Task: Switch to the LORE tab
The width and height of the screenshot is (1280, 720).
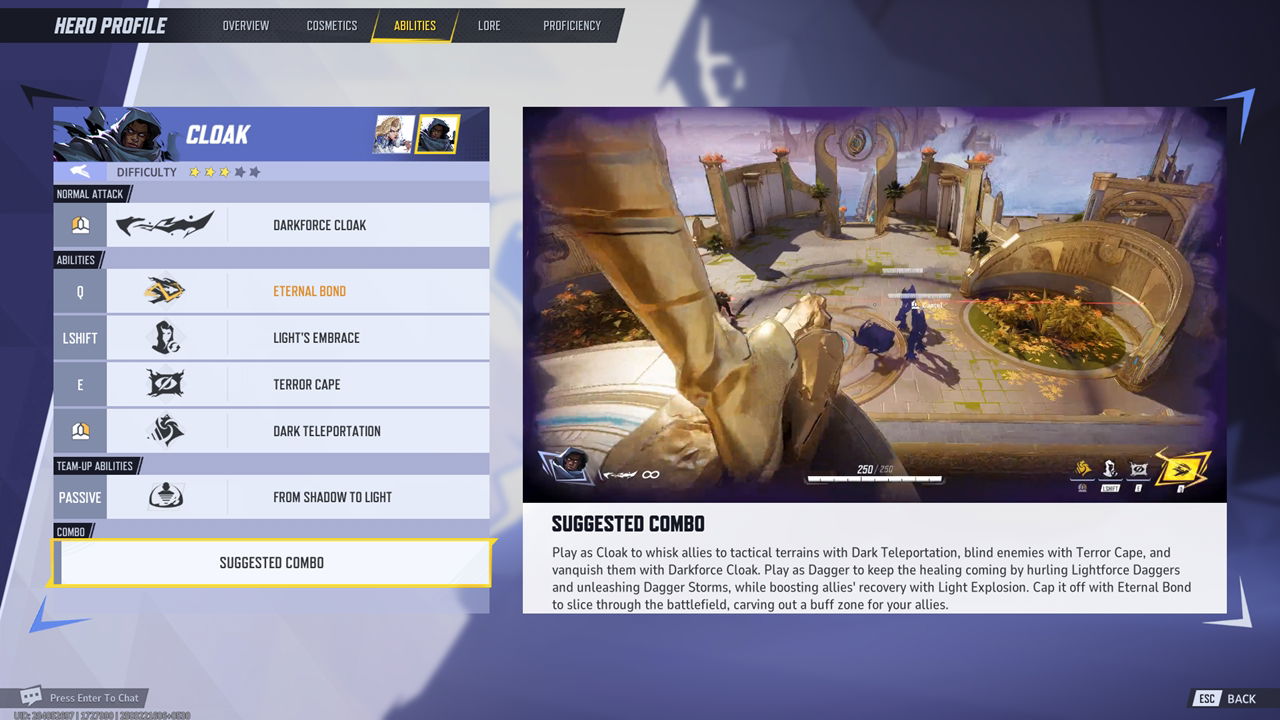Action: [x=489, y=25]
